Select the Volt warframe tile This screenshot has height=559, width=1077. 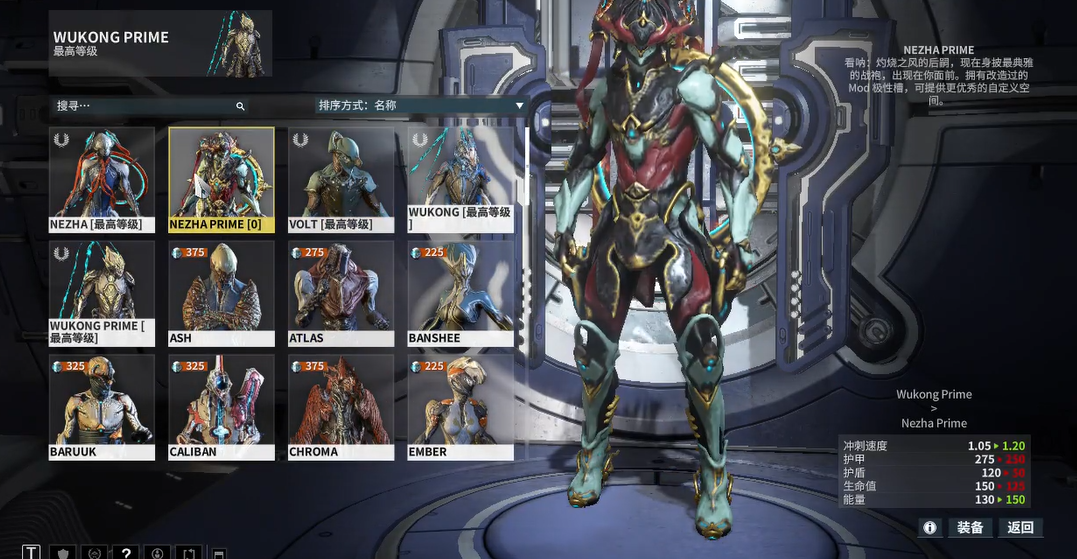point(341,180)
